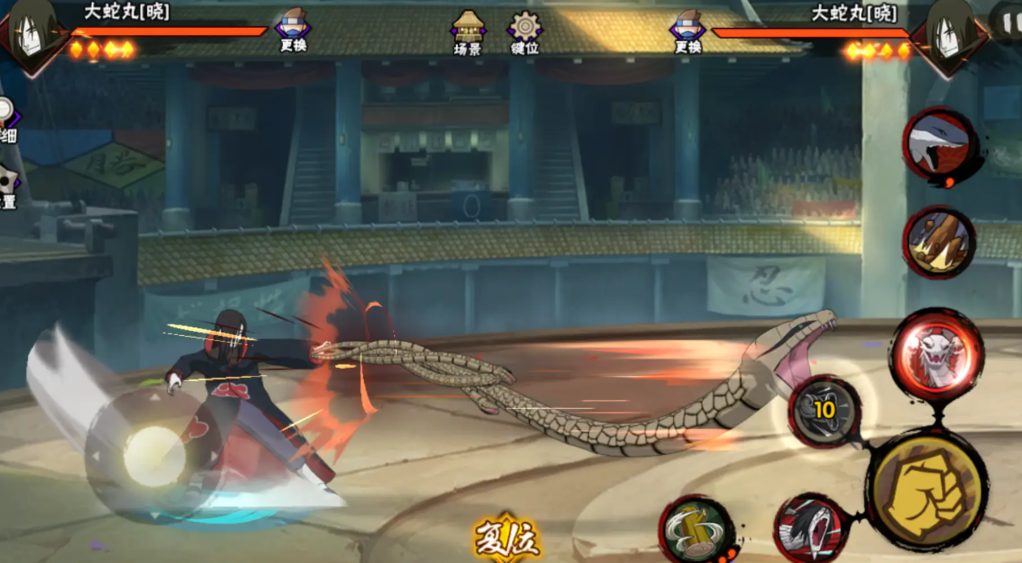
Task: Activate the white snake head skill
Action: point(935,355)
